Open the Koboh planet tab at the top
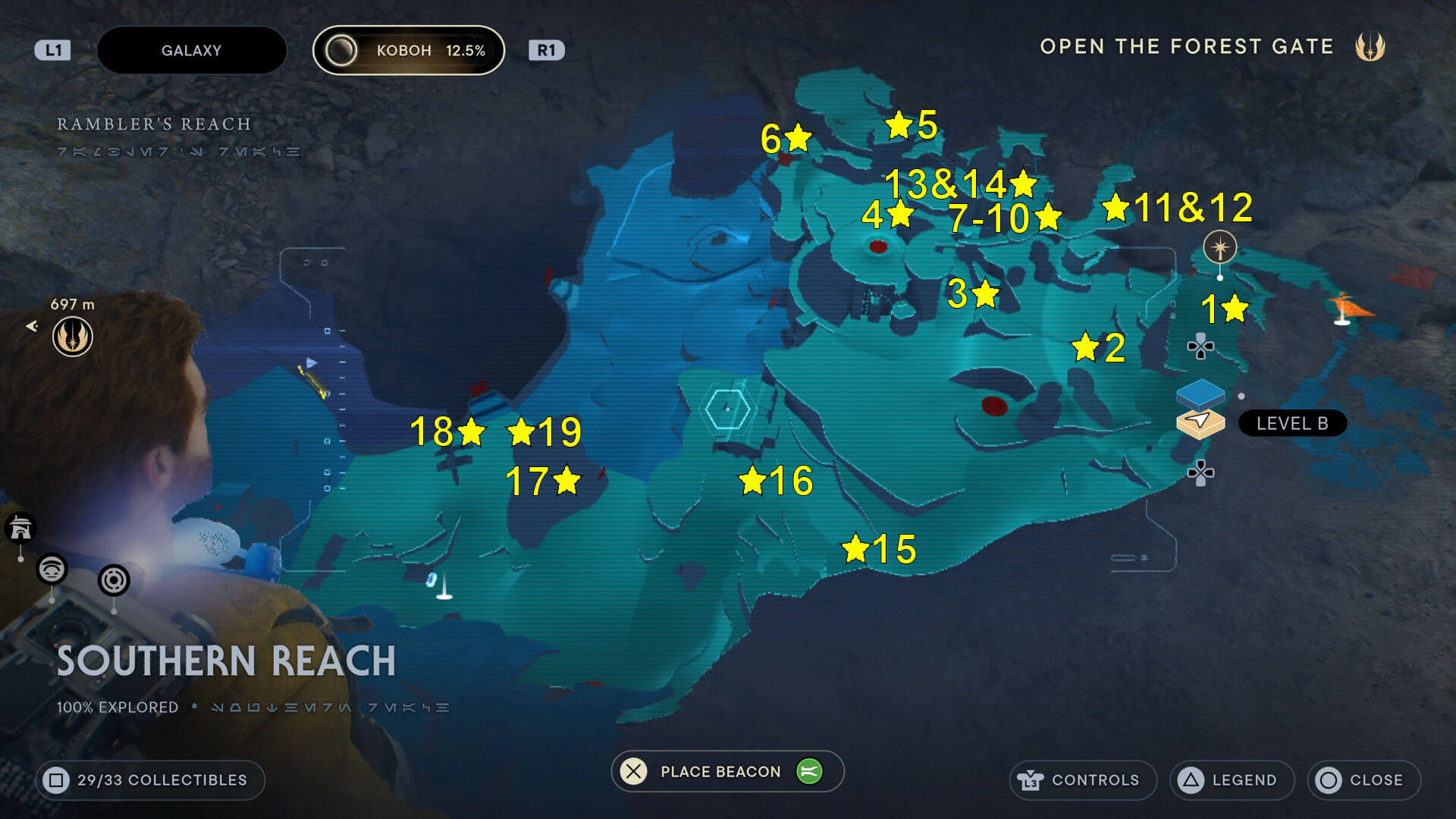Image resolution: width=1456 pixels, height=819 pixels. pyautogui.click(x=408, y=50)
